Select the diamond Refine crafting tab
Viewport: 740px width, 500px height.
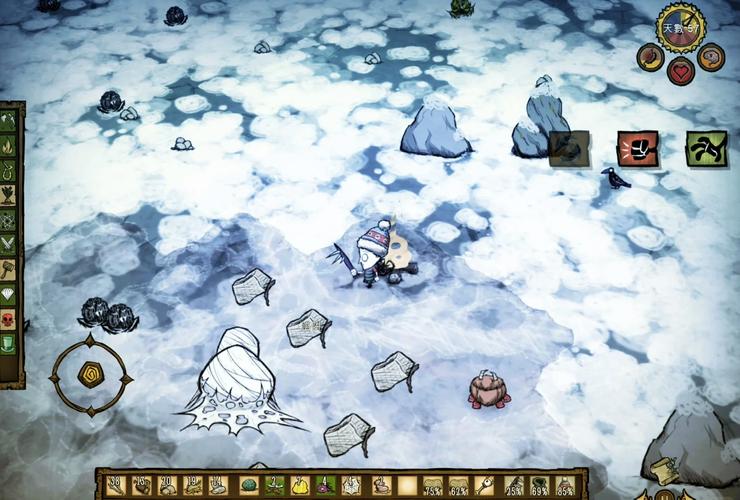point(8,295)
